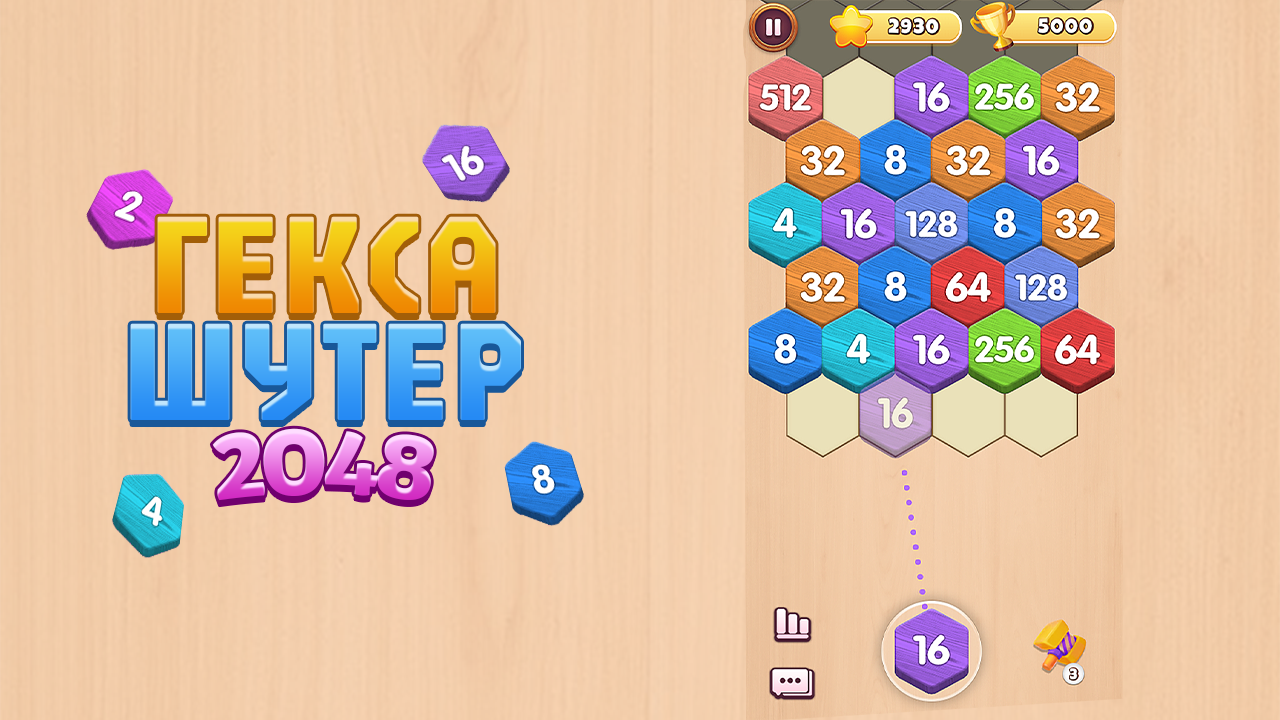Viewport: 1280px width, 720px height.
Task: Tap the purple 16 shooter hexagon
Action: point(929,651)
